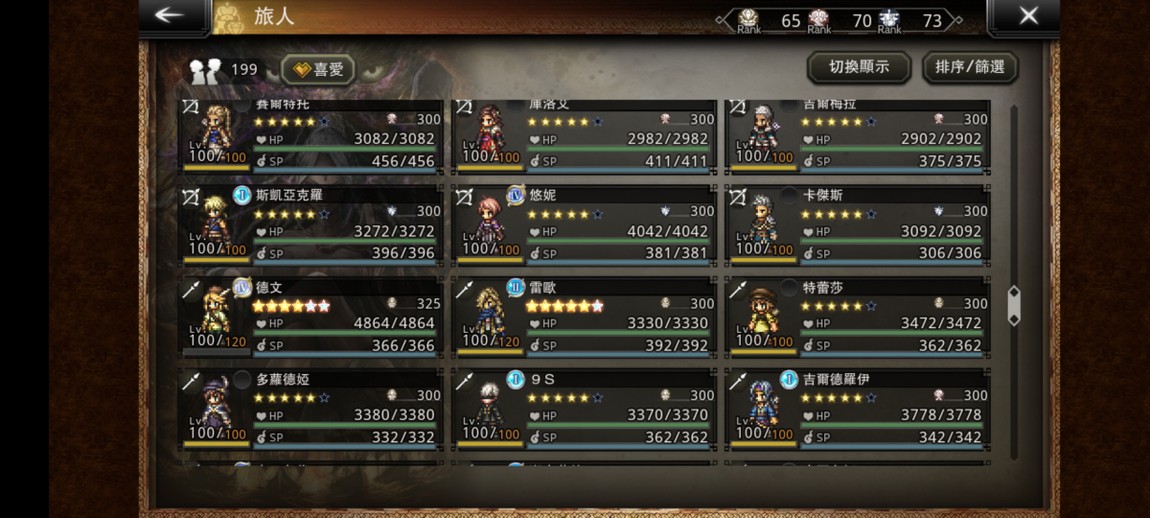Go back with the arrow button
The image size is (1150, 518).
coord(170,15)
